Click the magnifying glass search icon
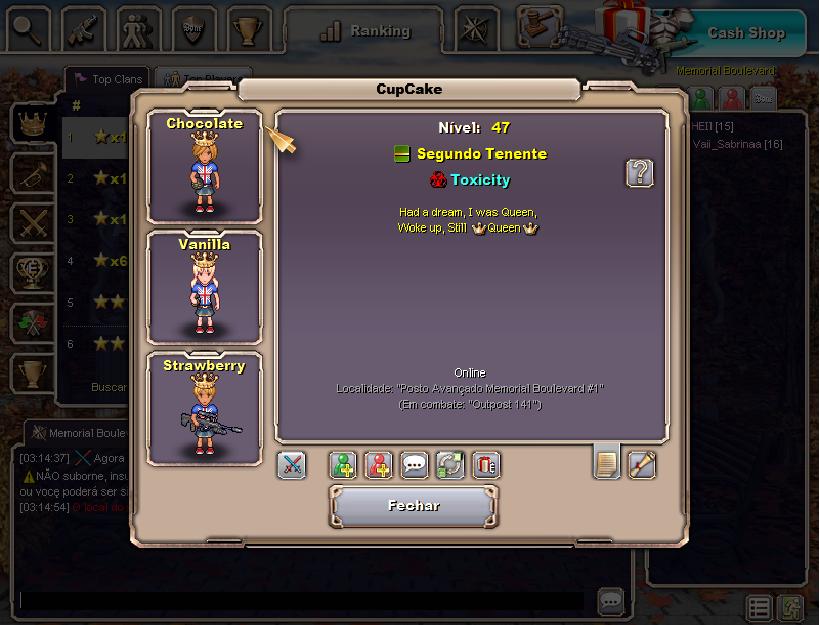Screen dimensions: 820x625 coord(28,29)
